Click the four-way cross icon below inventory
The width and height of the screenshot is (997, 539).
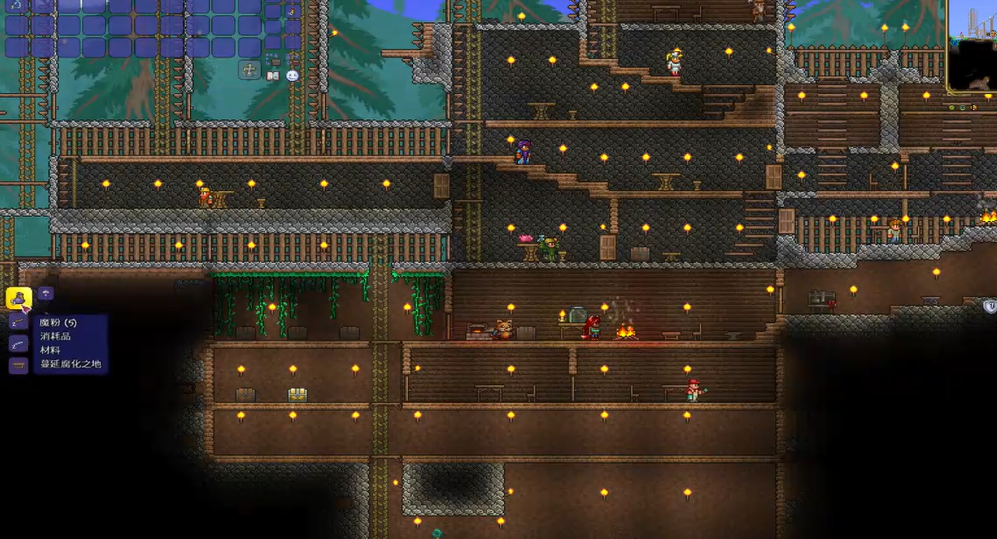click(249, 70)
